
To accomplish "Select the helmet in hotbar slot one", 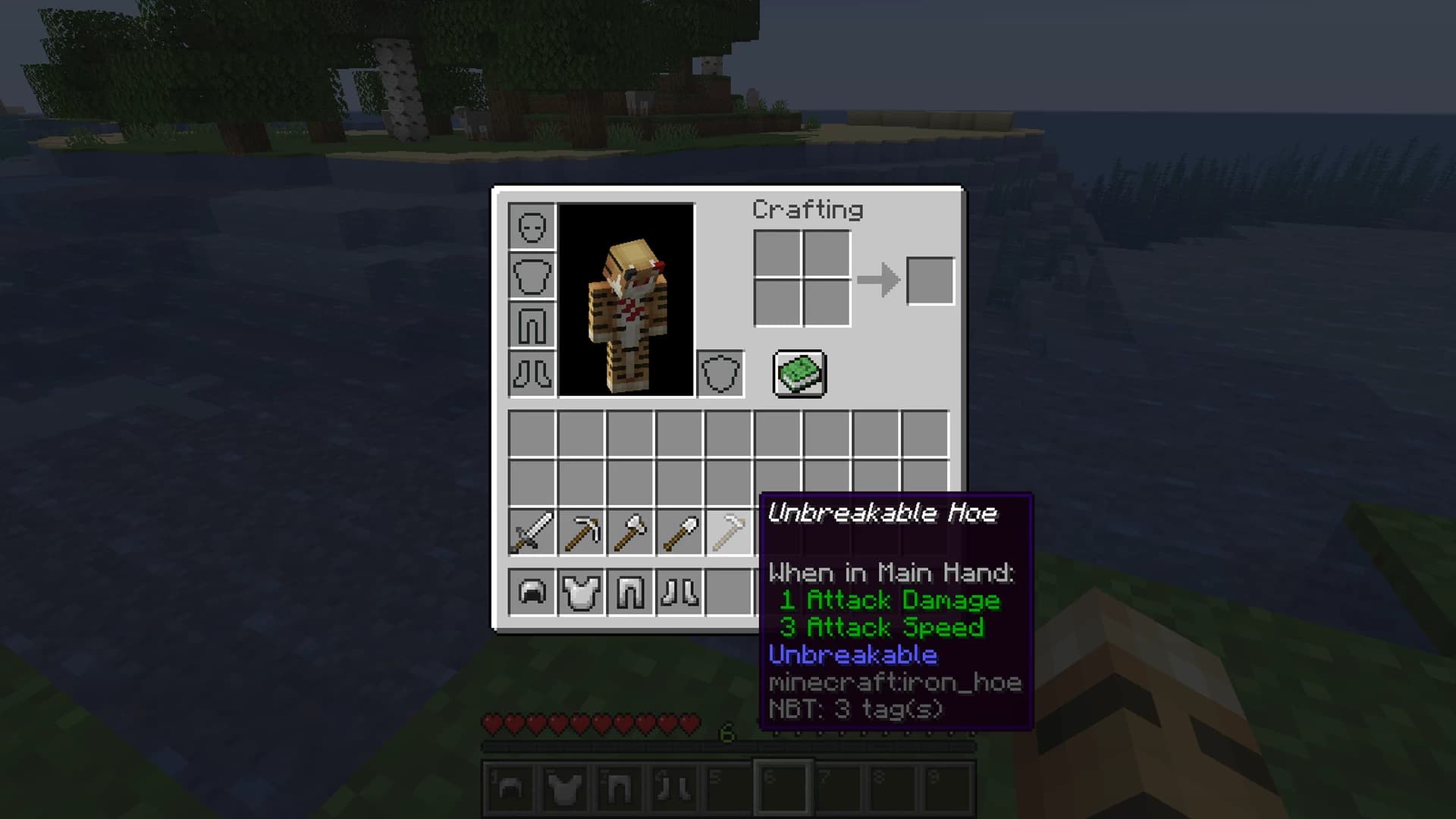I will point(510,786).
